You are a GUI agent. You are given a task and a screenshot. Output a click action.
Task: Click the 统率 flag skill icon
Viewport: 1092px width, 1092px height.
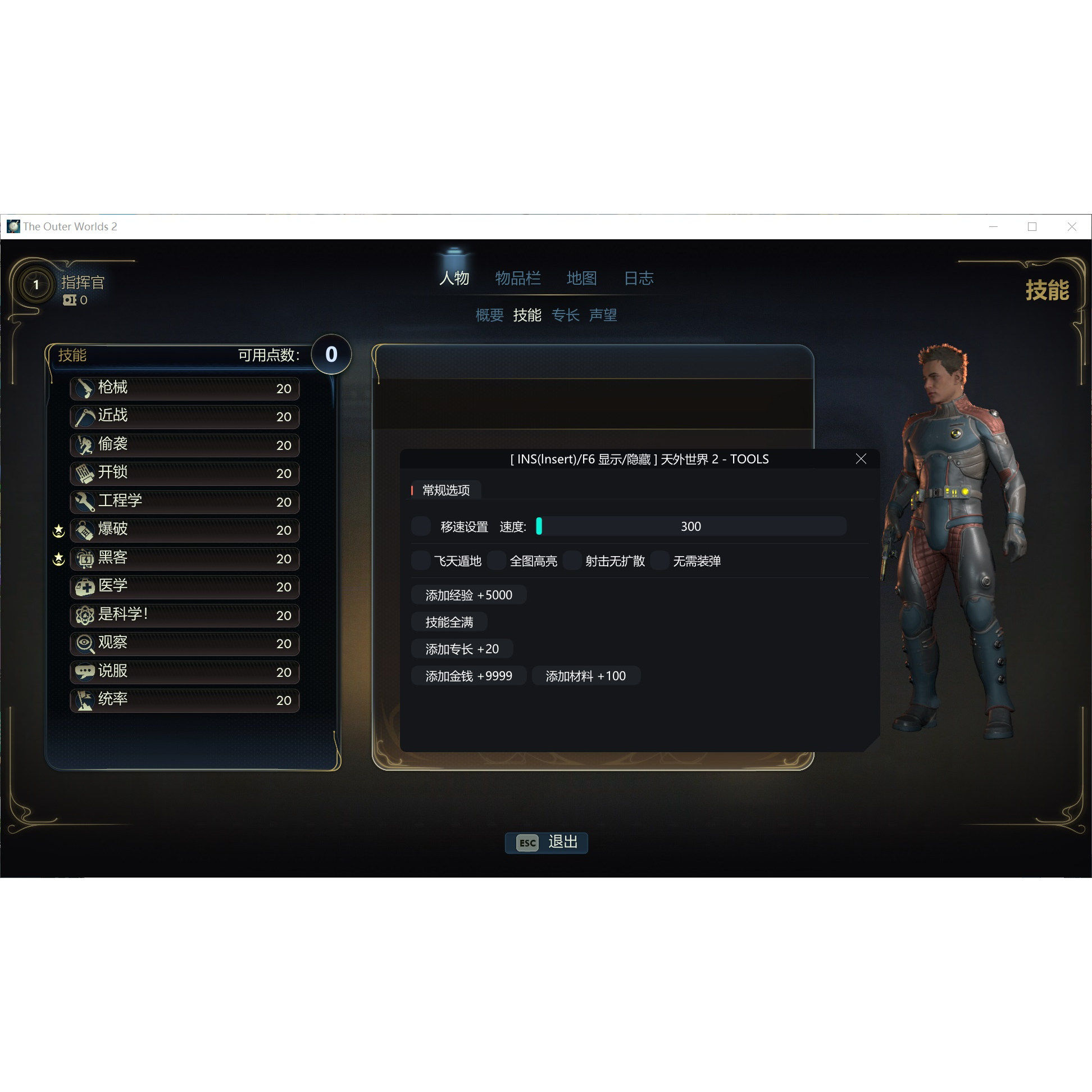tap(85, 700)
